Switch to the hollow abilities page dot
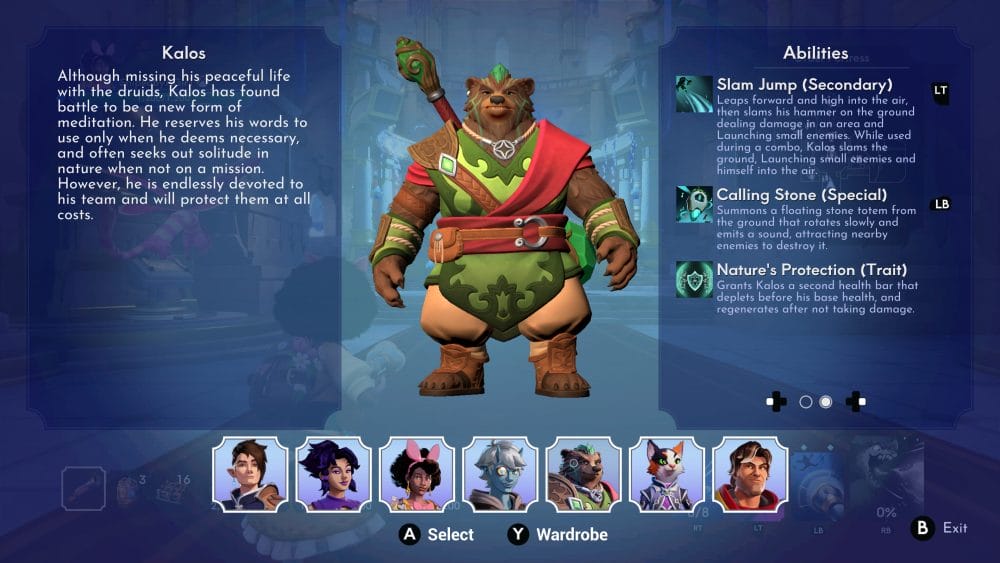The image size is (1000, 563). (806, 402)
